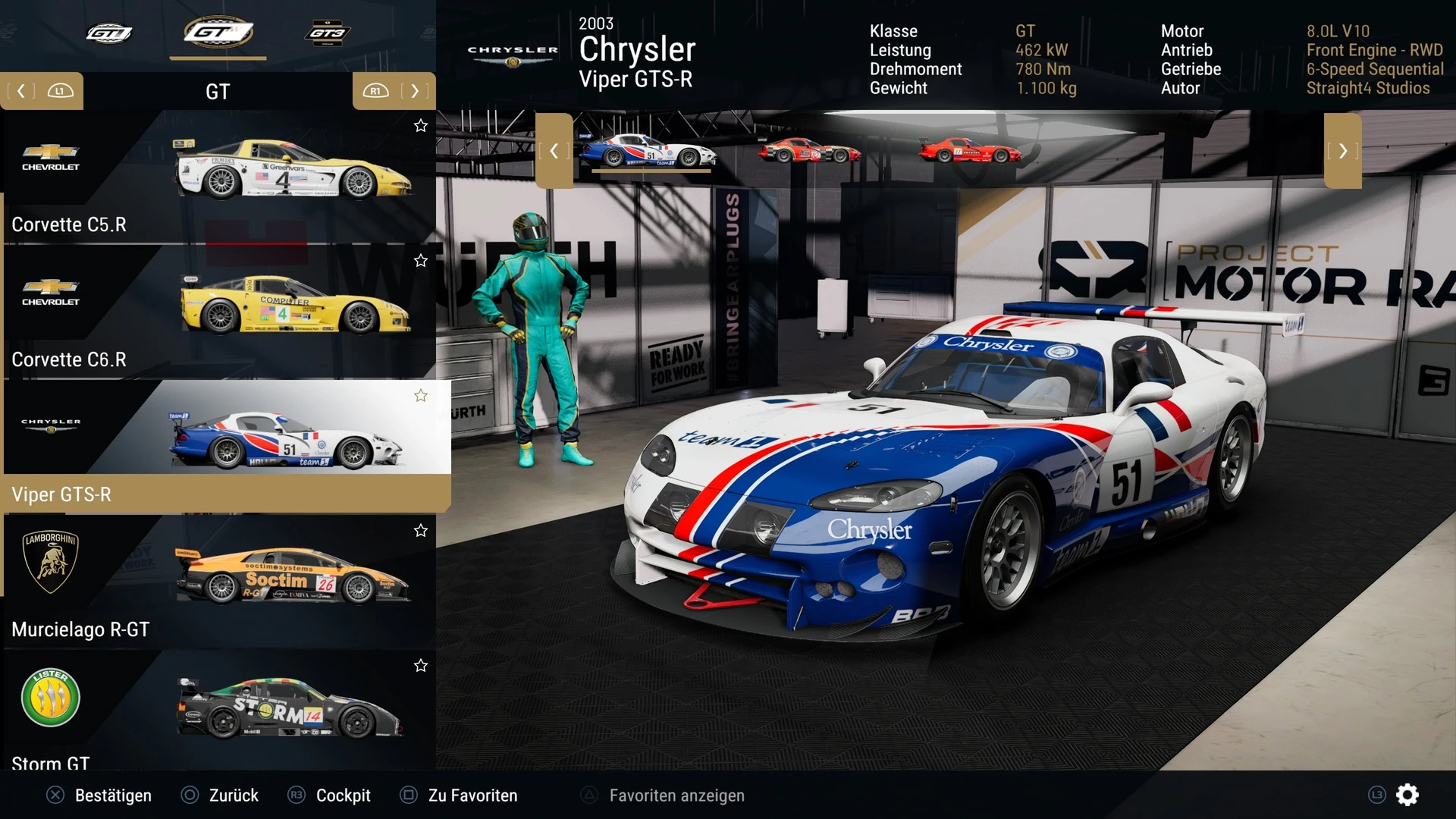Show previous liveries with left arrow
The height and width of the screenshot is (819, 1456).
[554, 151]
